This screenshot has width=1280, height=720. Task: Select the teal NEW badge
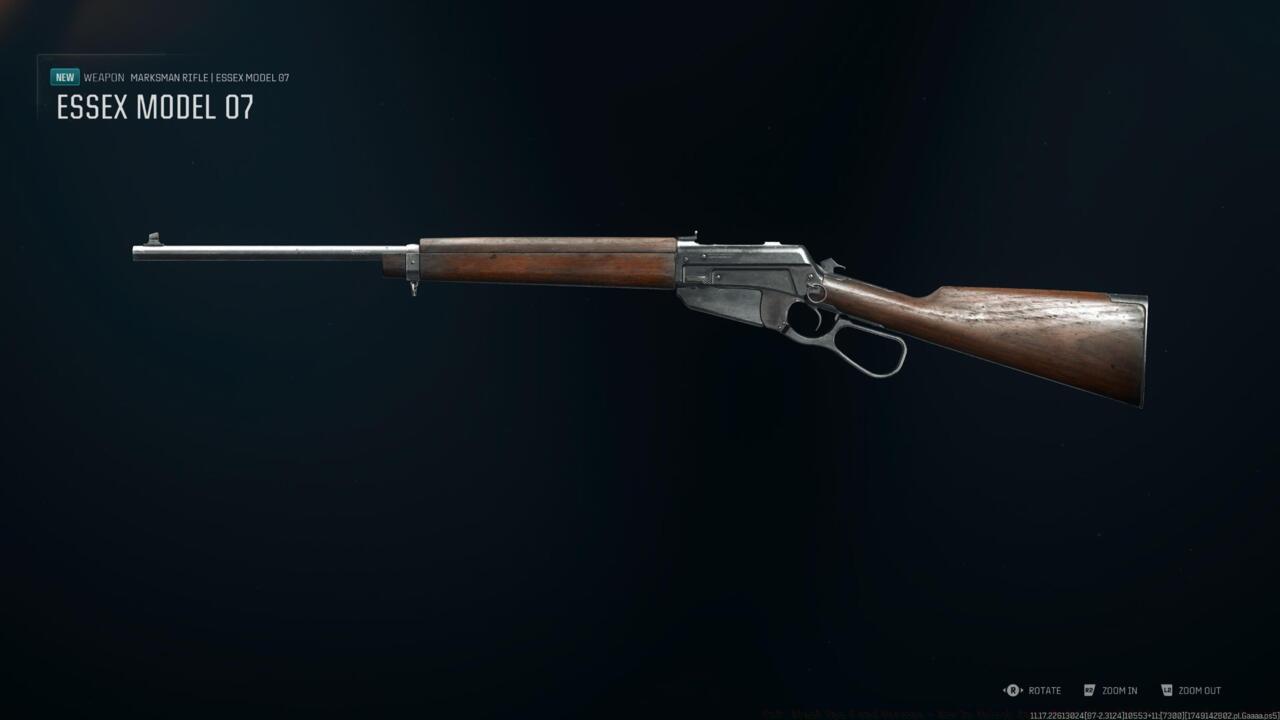pyautogui.click(x=64, y=76)
